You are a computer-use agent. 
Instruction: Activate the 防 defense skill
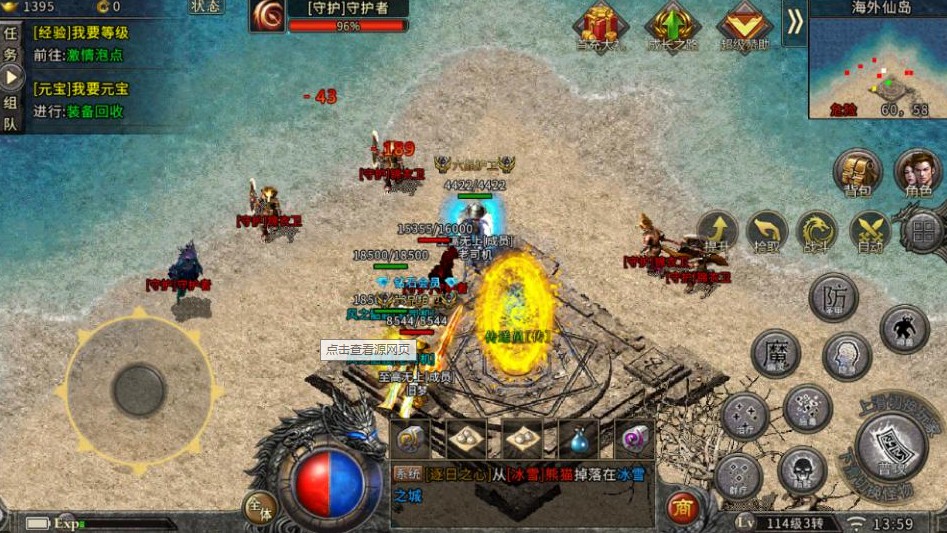(833, 297)
